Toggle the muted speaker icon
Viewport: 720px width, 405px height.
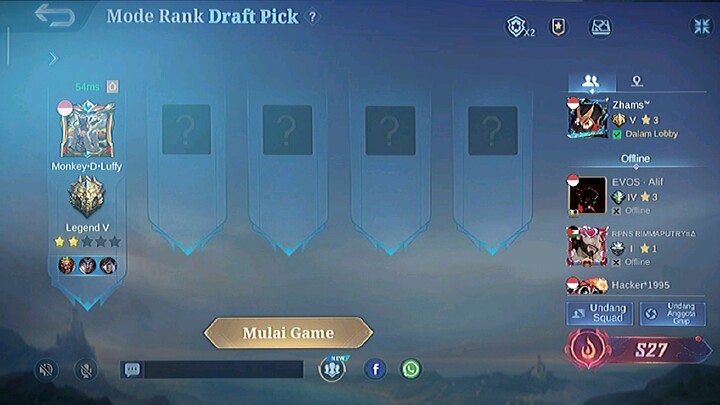click(x=45, y=369)
